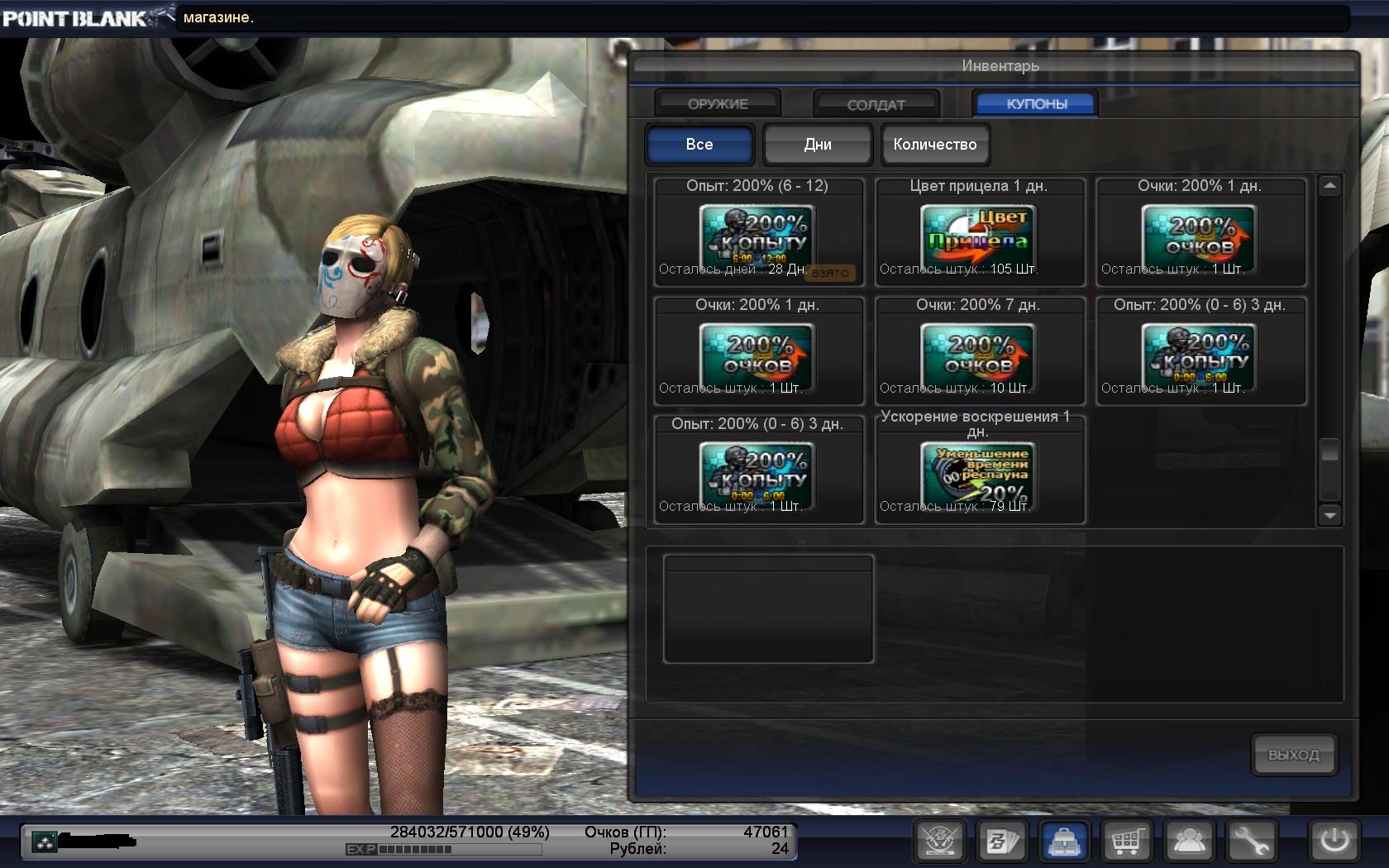This screenshot has width=1389, height=868.
Task: Open the СОЛДАТ inventory tab
Action: coord(876,105)
